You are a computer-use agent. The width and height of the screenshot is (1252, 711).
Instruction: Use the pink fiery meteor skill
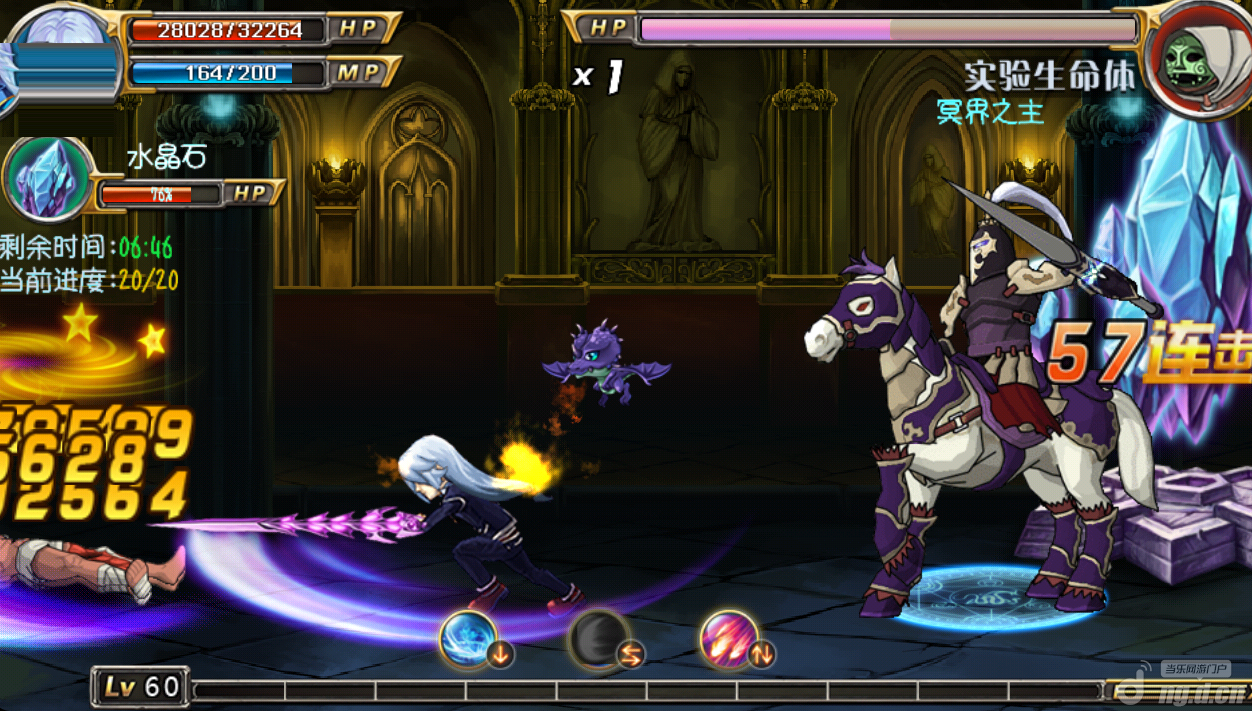(x=728, y=639)
